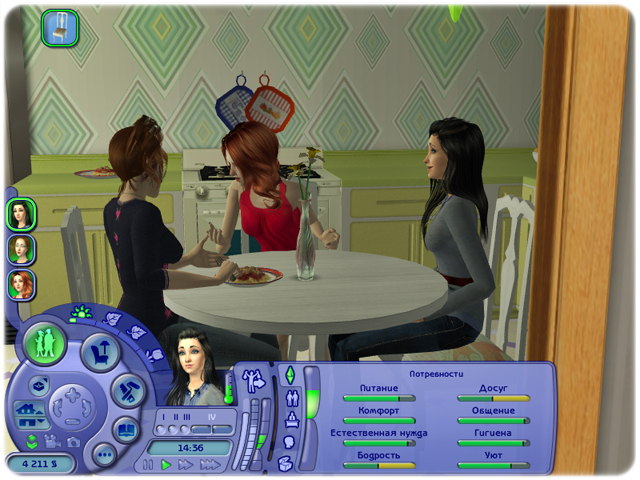Pause the game
The image size is (640, 480).
[x=149, y=465]
